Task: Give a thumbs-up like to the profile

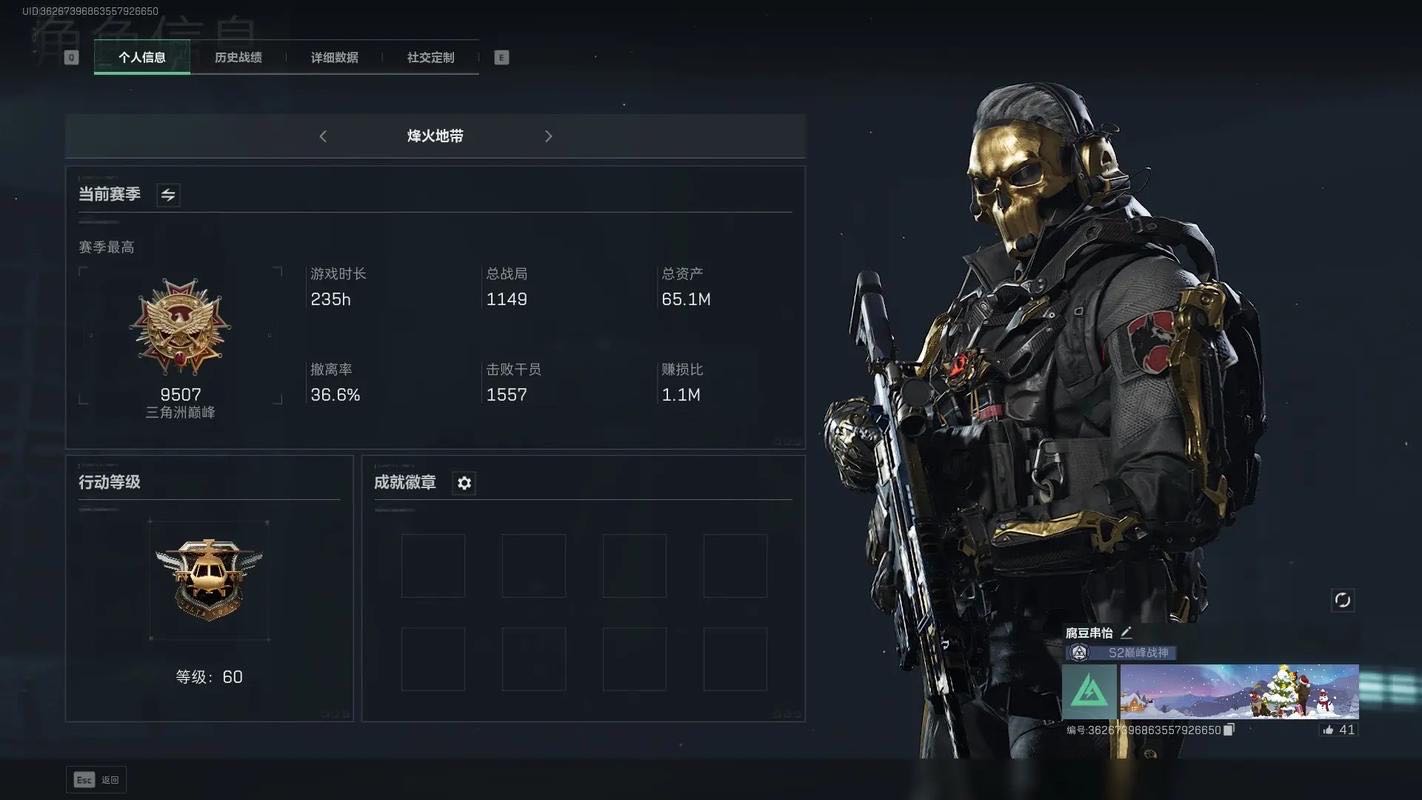Action: coord(1328,730)
